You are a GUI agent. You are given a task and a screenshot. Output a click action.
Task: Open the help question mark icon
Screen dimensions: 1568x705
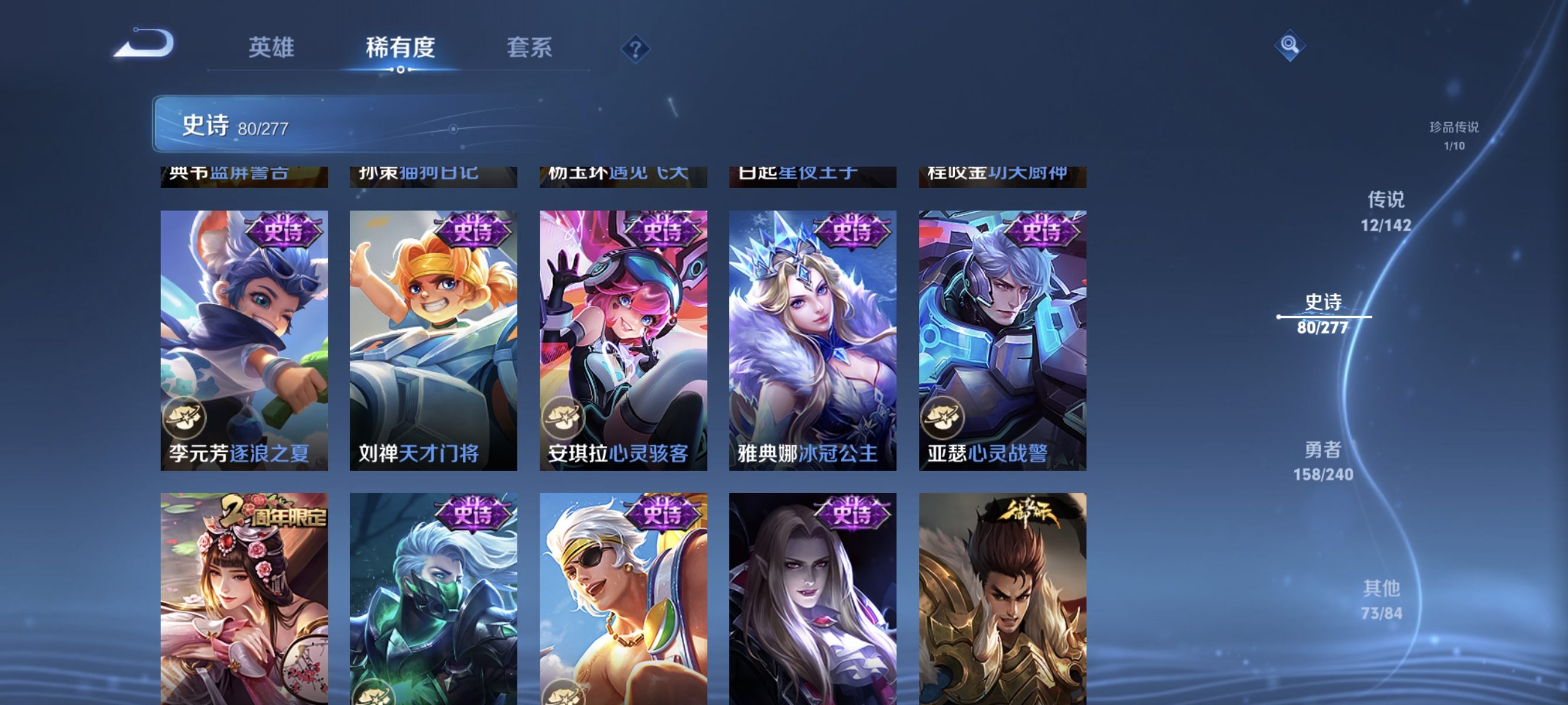(635, 49)
